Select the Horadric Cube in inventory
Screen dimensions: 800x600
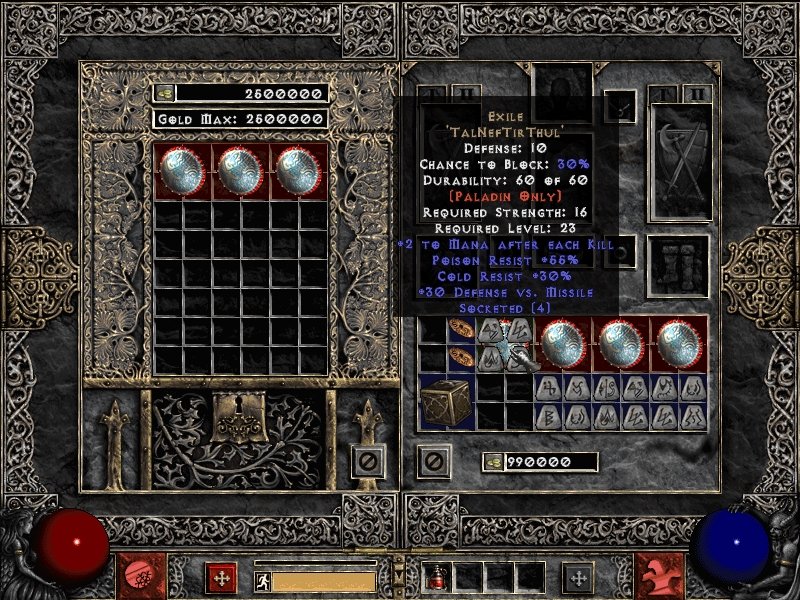tap(445, 402)
